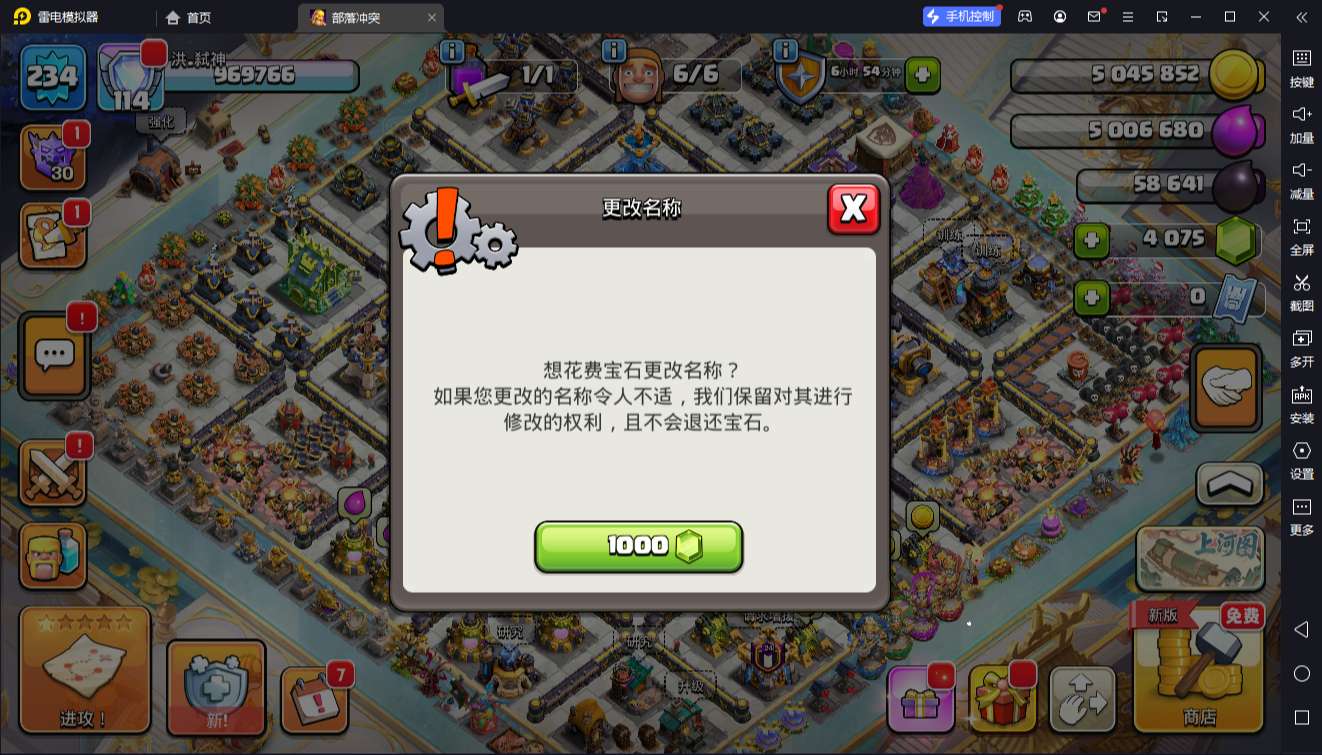Image resolution: width=1322 pixels, height=755 pixels.
Task: Open the hamburger menu in the title bar
Action: tap(1127, 17)
